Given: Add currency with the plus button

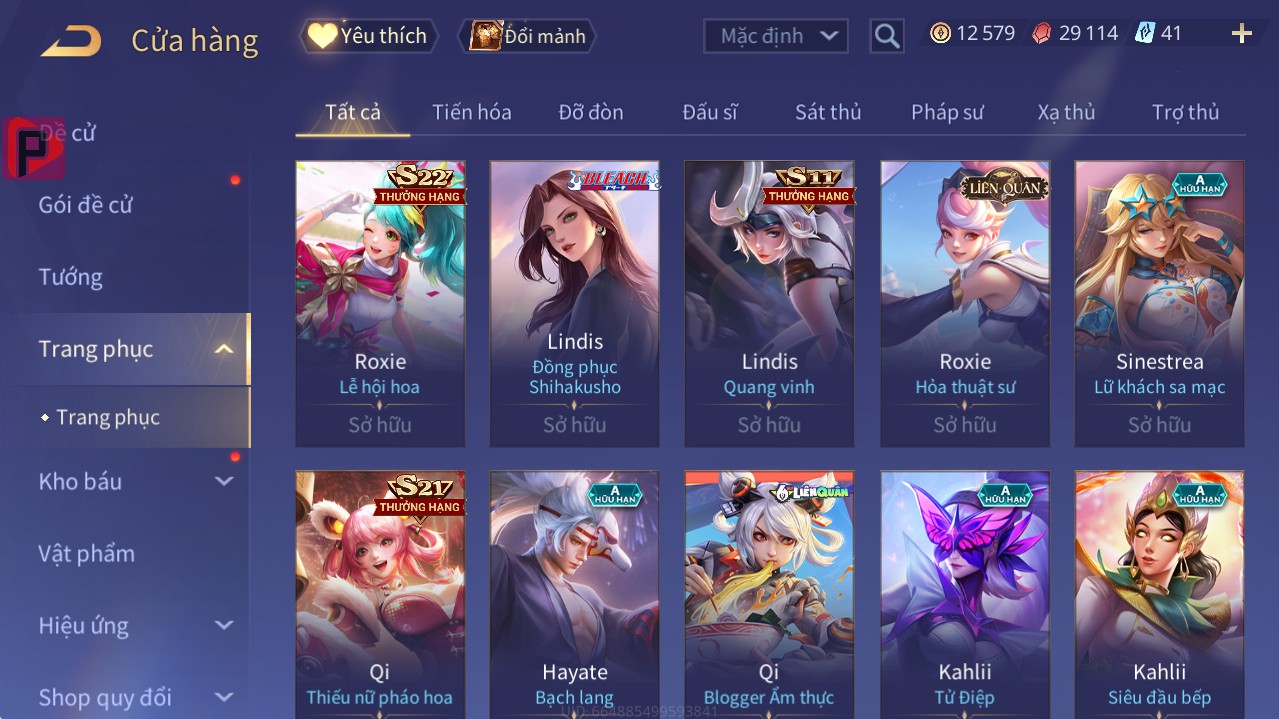Looking at the screenshot, I should (x=1241, y=34).
